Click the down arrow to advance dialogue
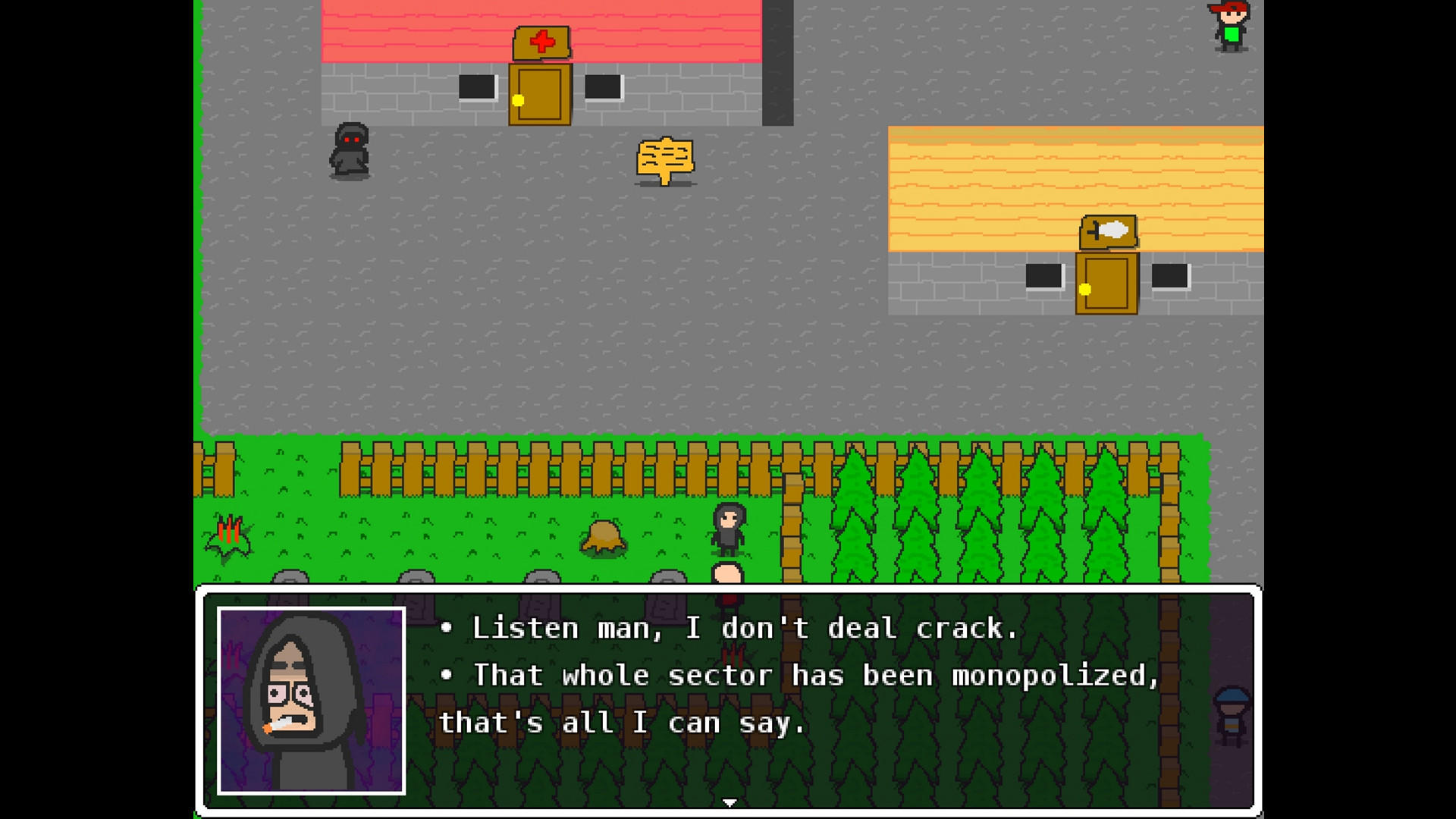1456x819 pixels. [729, 801]
